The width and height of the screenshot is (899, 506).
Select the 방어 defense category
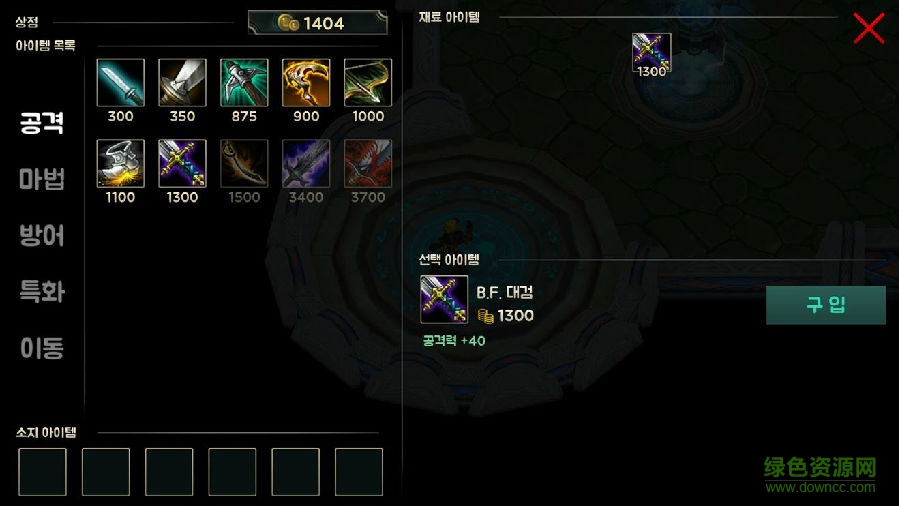(x=42, y=236)
